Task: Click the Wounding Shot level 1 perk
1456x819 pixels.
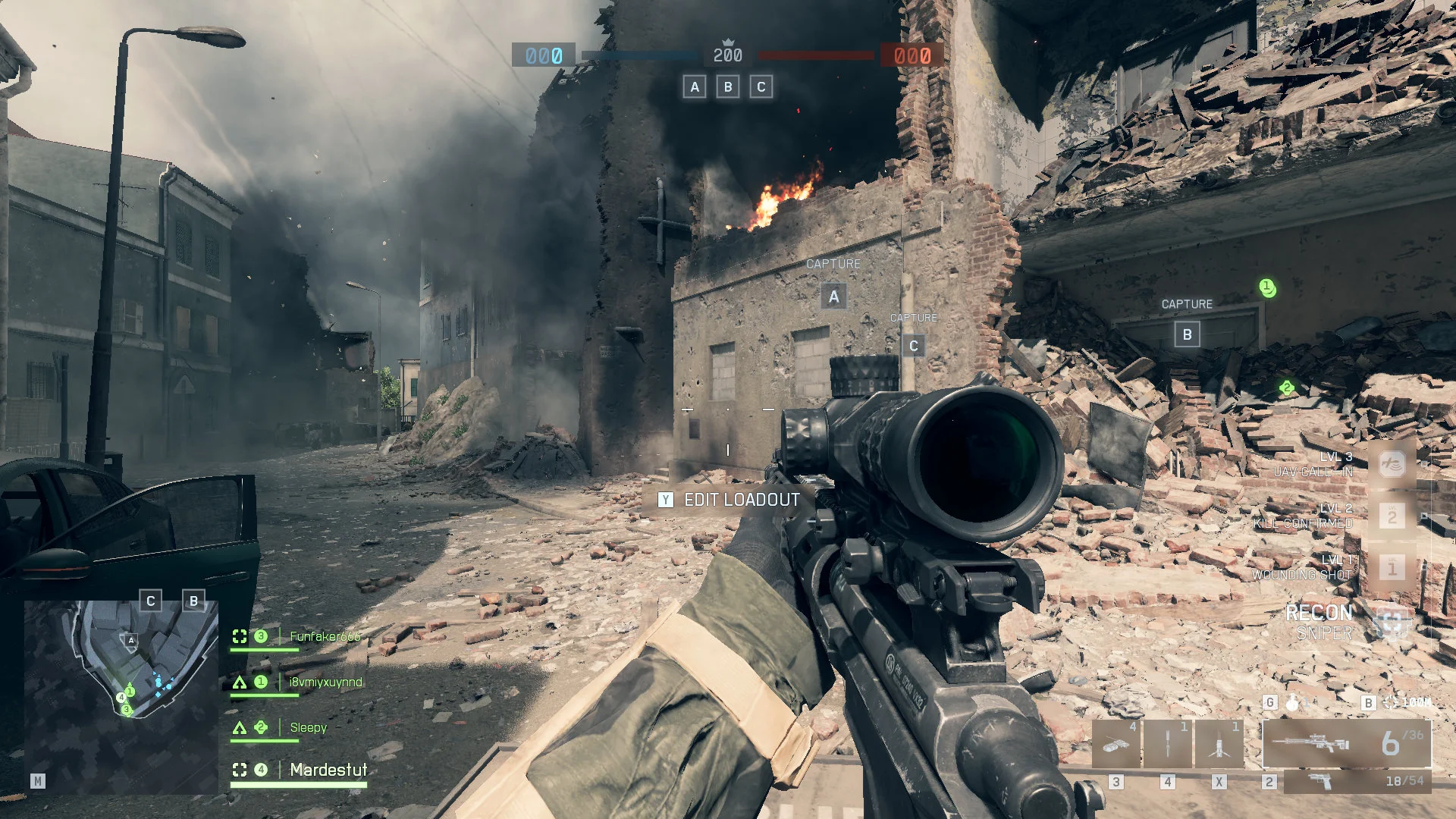Action: [x=1392, y=567]
